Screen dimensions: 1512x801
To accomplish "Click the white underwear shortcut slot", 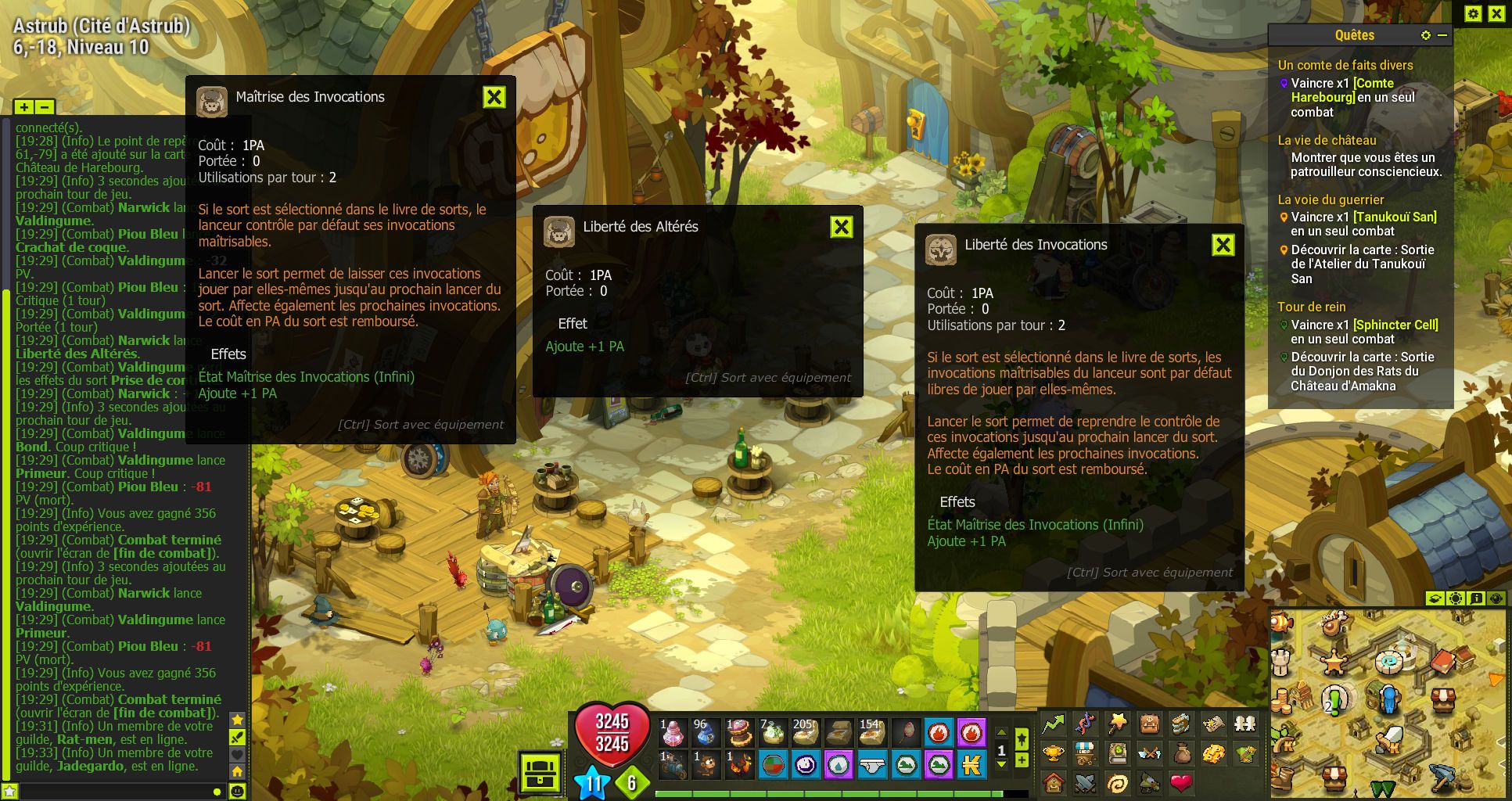I will pos(871,764).
